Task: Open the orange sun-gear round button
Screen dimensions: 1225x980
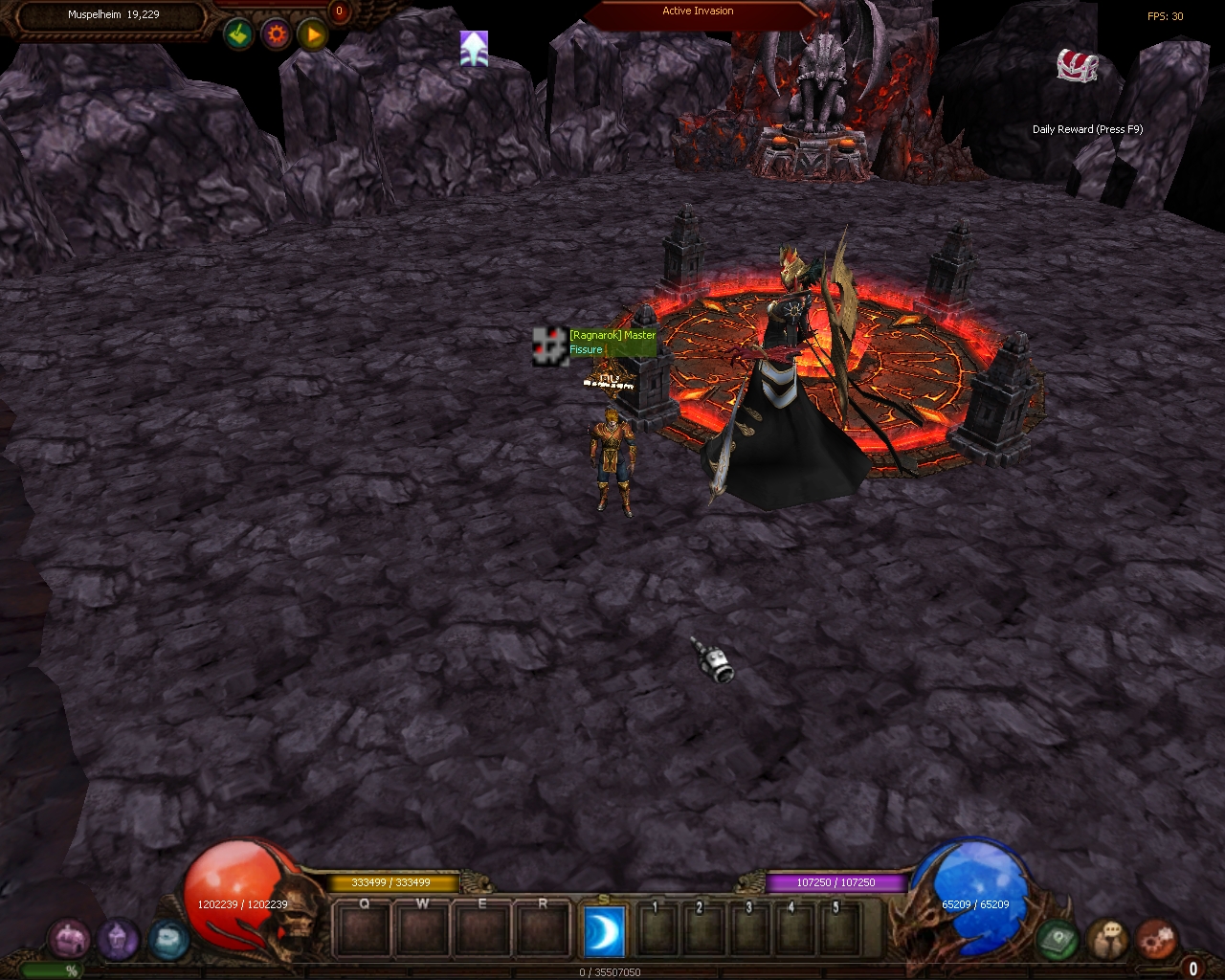Action: [276, 35]
